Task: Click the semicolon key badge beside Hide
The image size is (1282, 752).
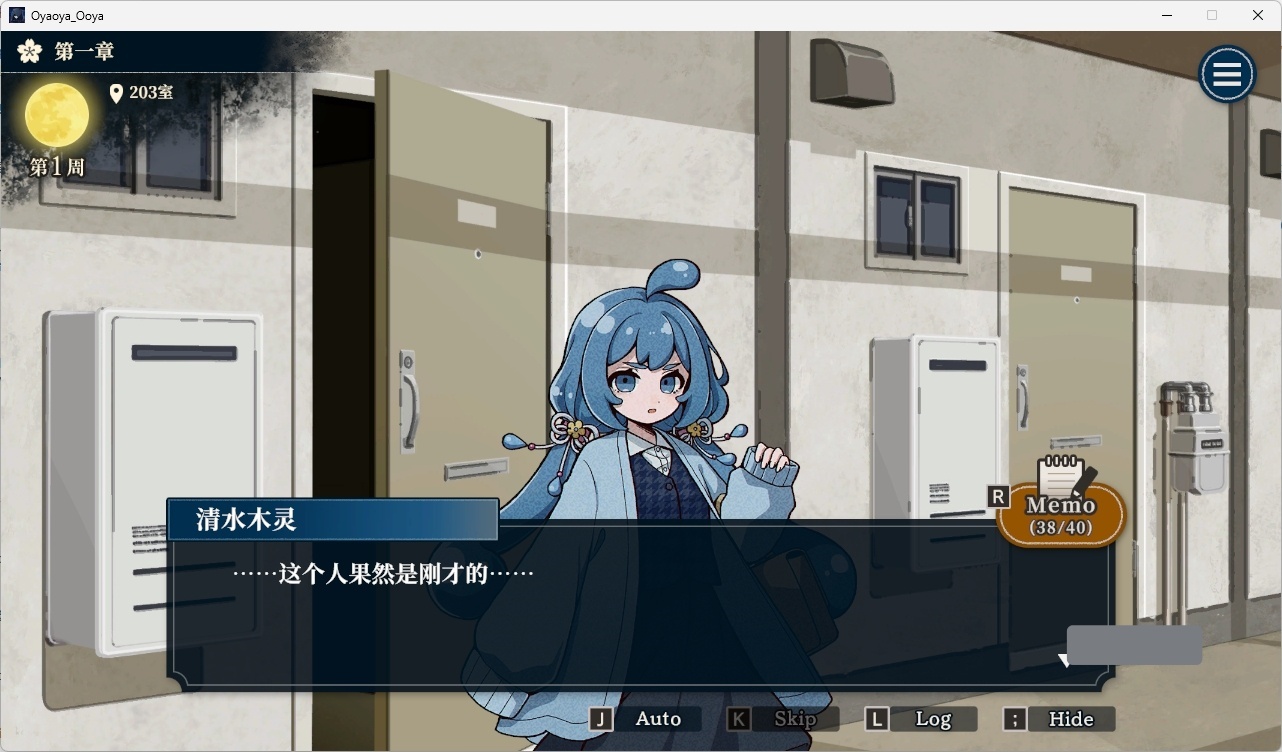Action: (1013, 718)
